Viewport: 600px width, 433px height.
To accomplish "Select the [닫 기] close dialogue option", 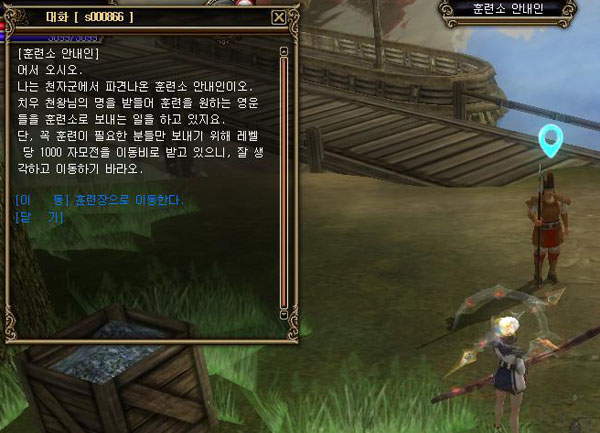I will (40, 216).
